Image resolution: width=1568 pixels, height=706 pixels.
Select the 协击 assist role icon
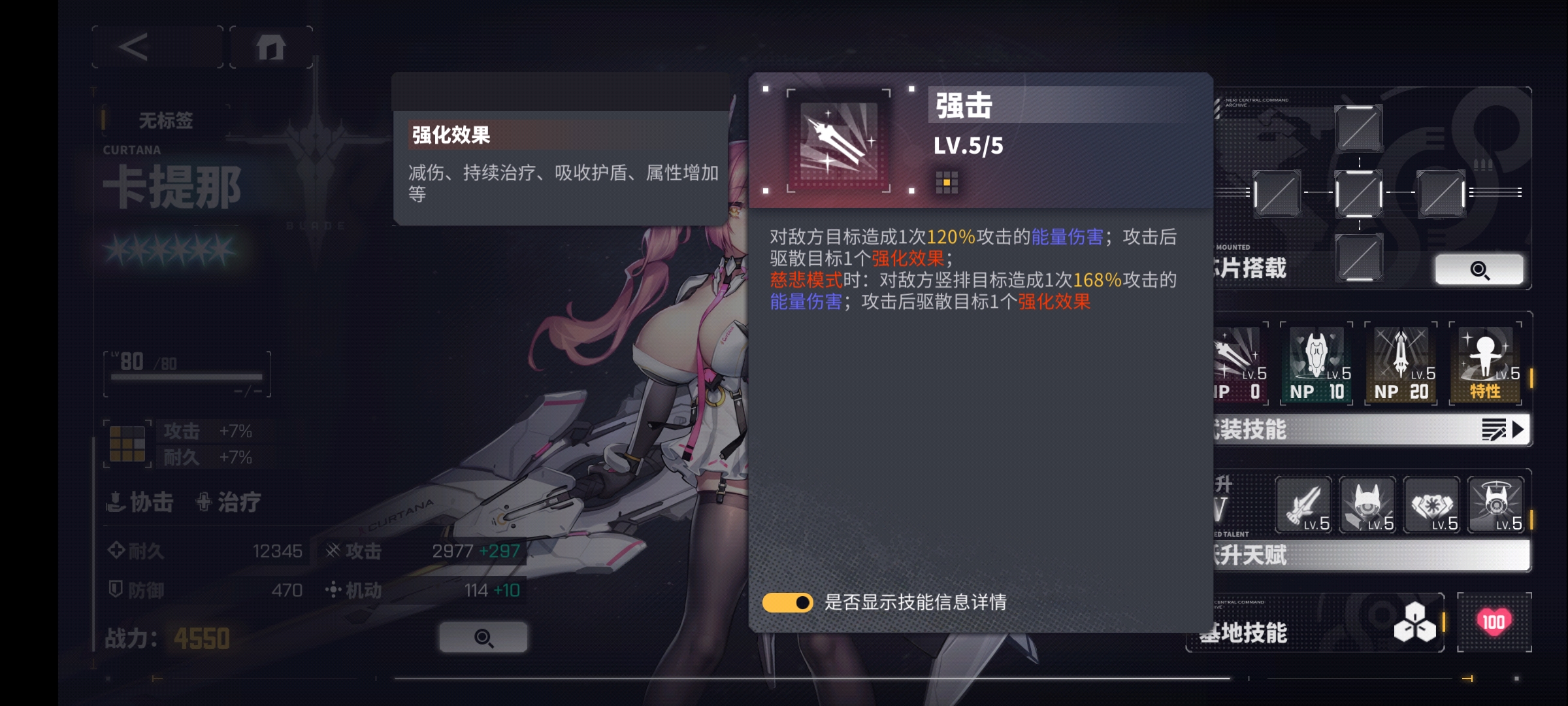(x=140, y=502)
